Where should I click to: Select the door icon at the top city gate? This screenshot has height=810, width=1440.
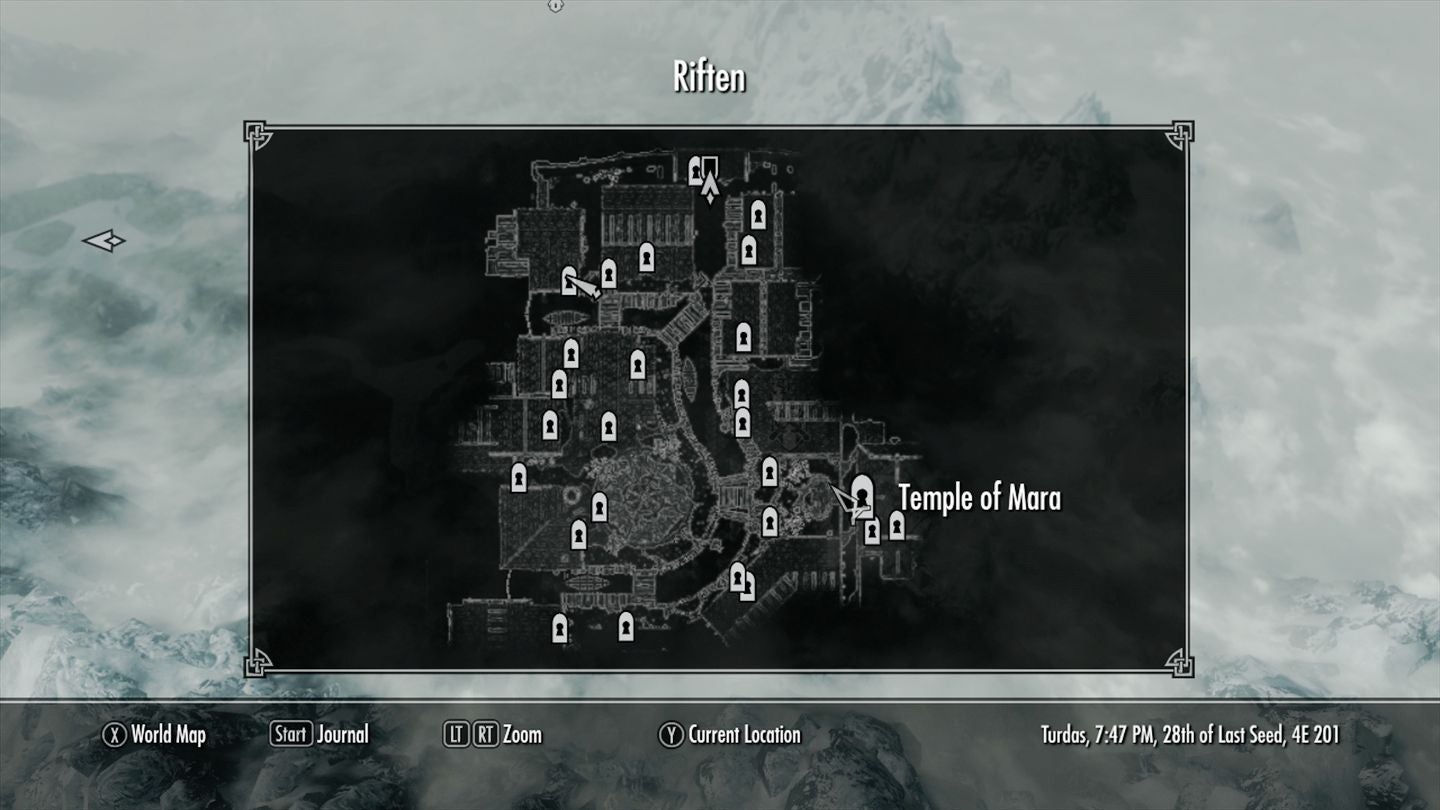pyautogui.click(x=698, y=172)
